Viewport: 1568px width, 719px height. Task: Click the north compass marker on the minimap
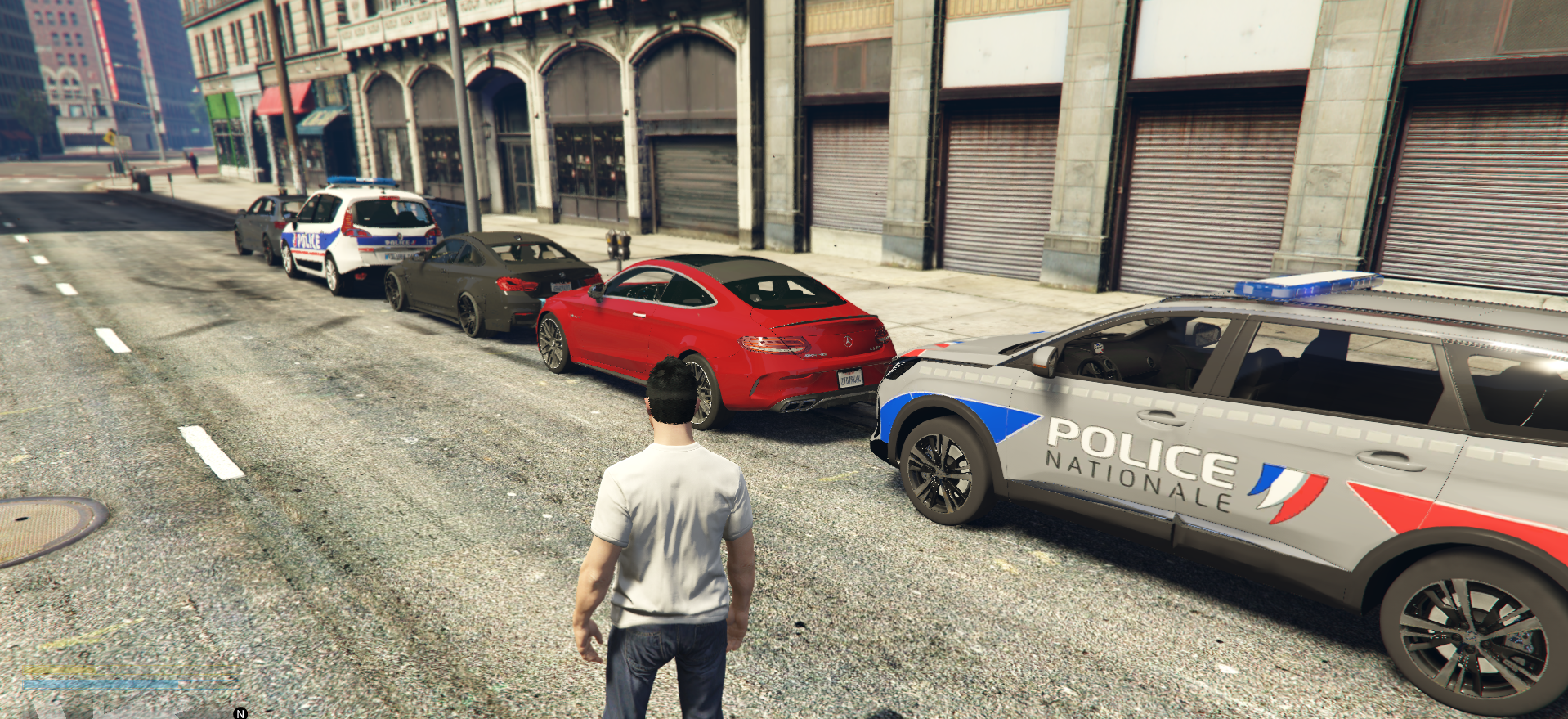click(x=240, y=713)
